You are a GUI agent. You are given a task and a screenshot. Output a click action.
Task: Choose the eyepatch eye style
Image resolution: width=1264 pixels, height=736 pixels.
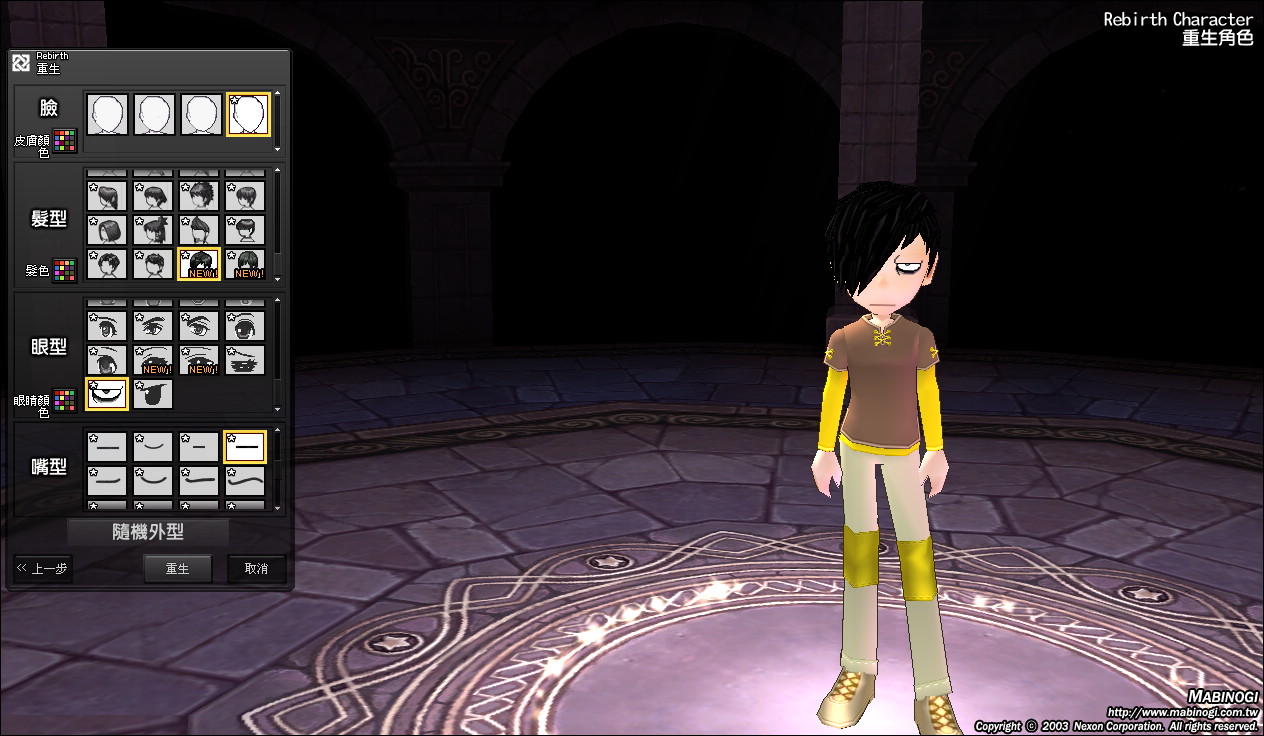click(153, 394)
